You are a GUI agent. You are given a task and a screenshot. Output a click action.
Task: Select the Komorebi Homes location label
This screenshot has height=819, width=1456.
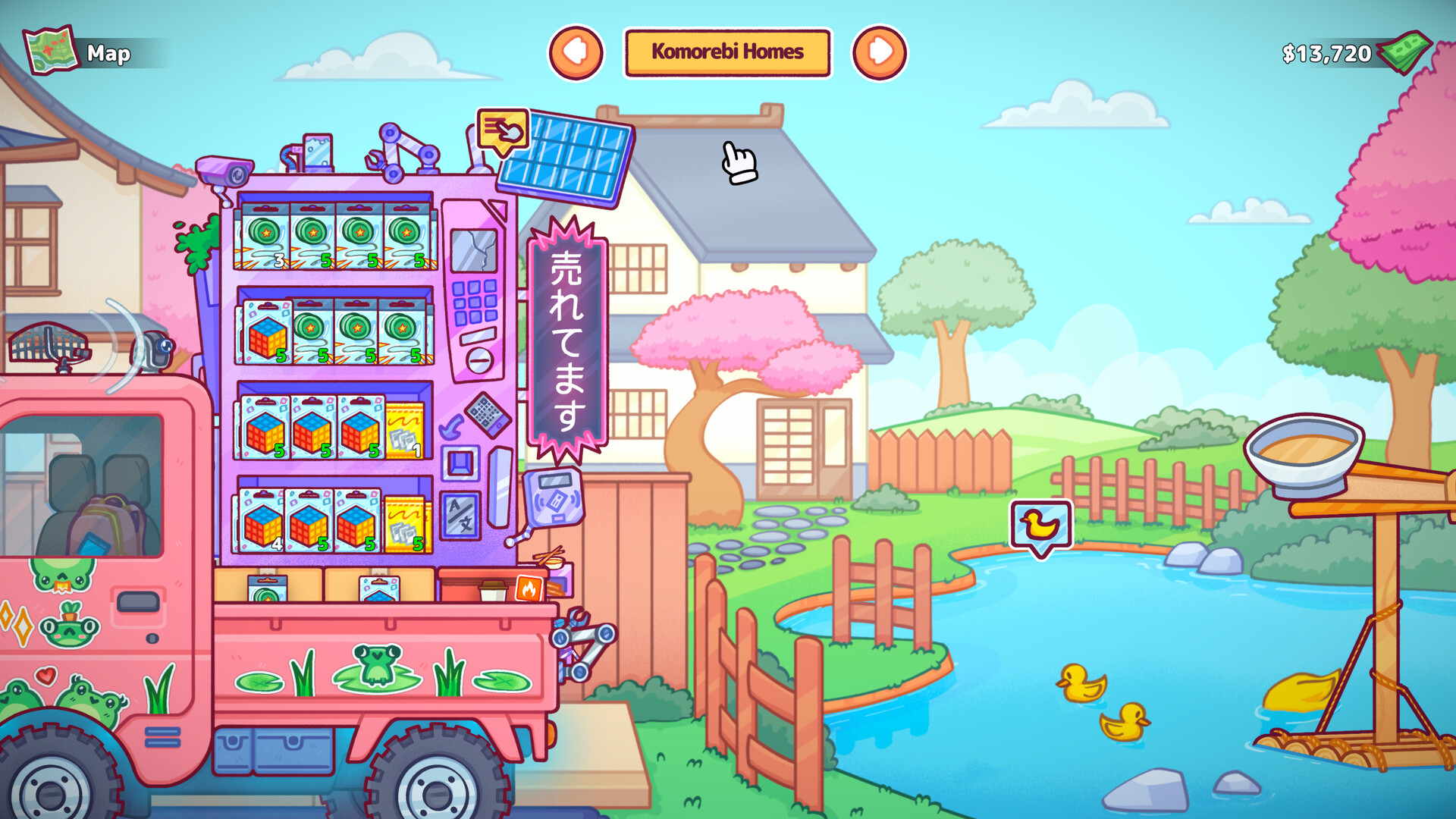[x=727, y=52]
